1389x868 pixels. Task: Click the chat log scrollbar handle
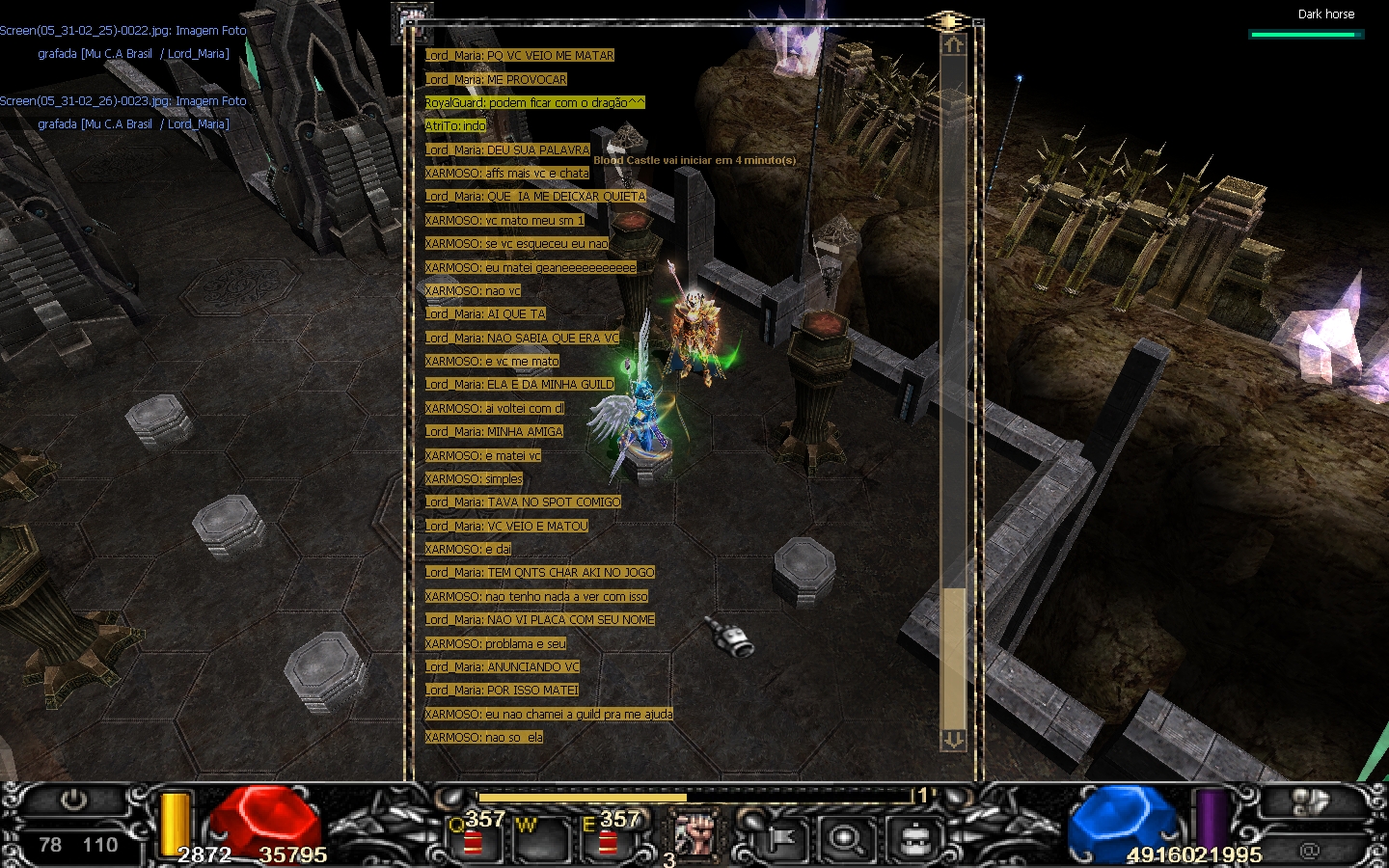point(953,658)
